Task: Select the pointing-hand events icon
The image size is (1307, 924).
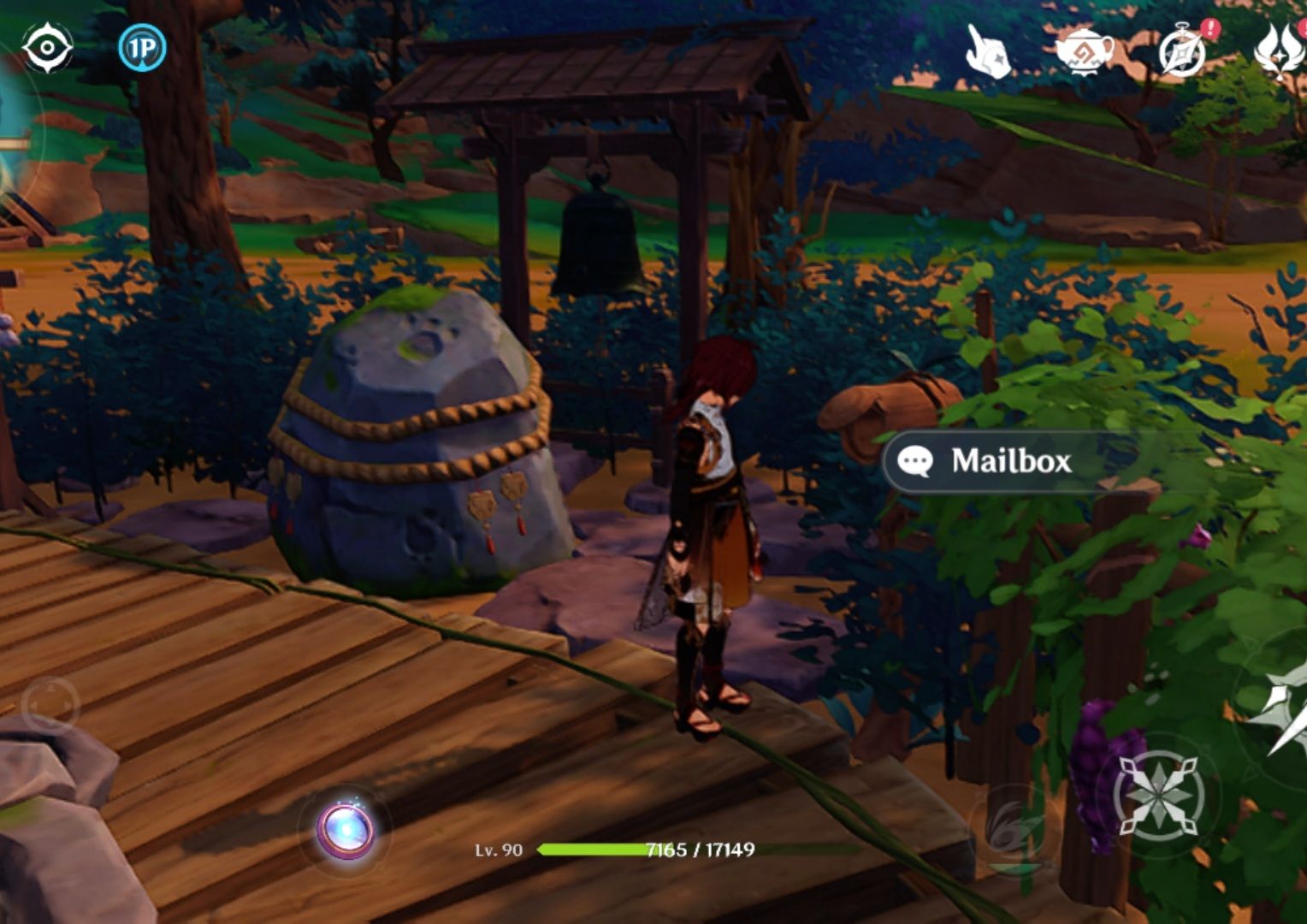Action: [985, 53]
